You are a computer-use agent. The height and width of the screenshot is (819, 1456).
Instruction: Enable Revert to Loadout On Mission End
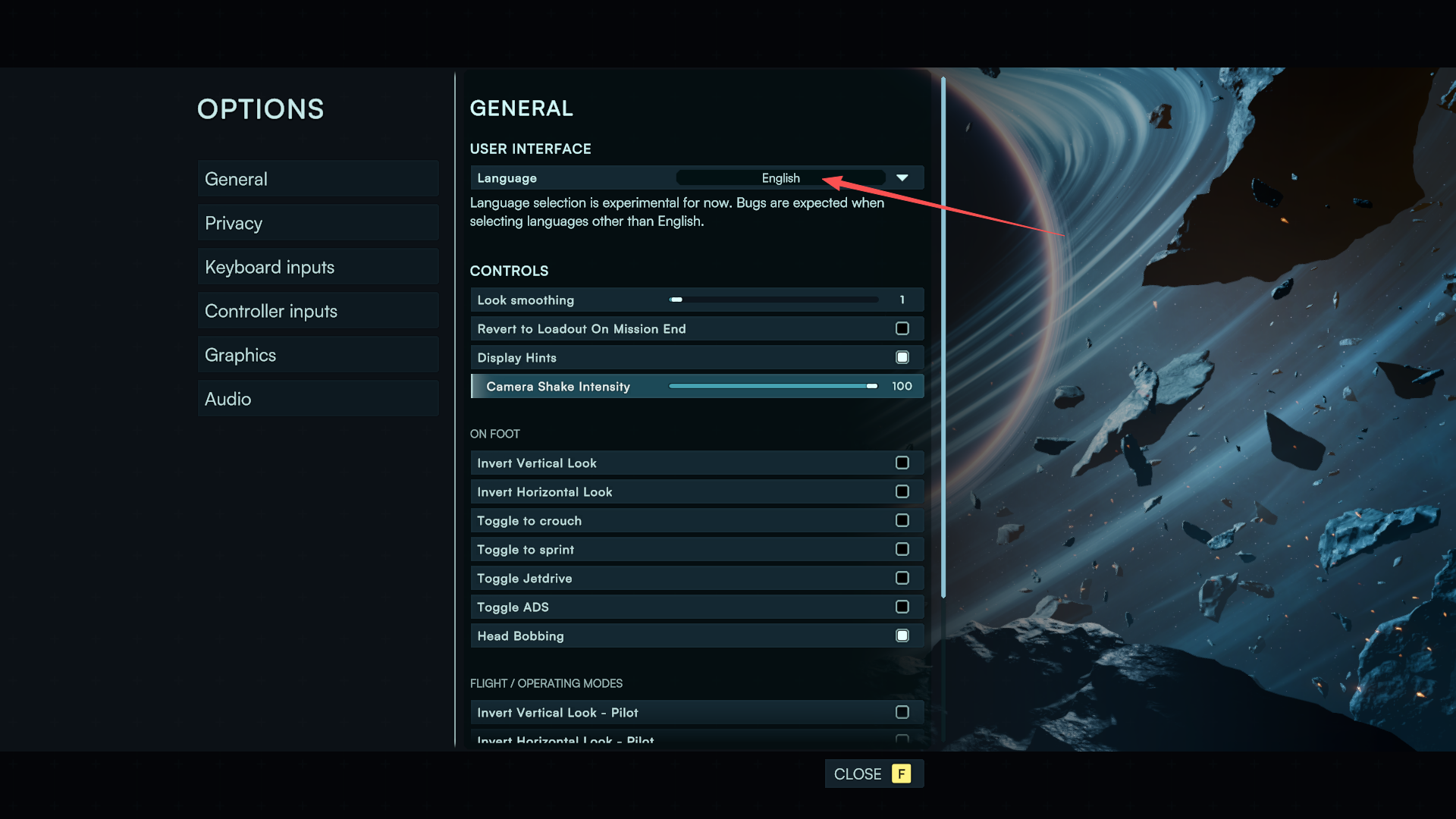pyautogui.click(x=902, y=328)
